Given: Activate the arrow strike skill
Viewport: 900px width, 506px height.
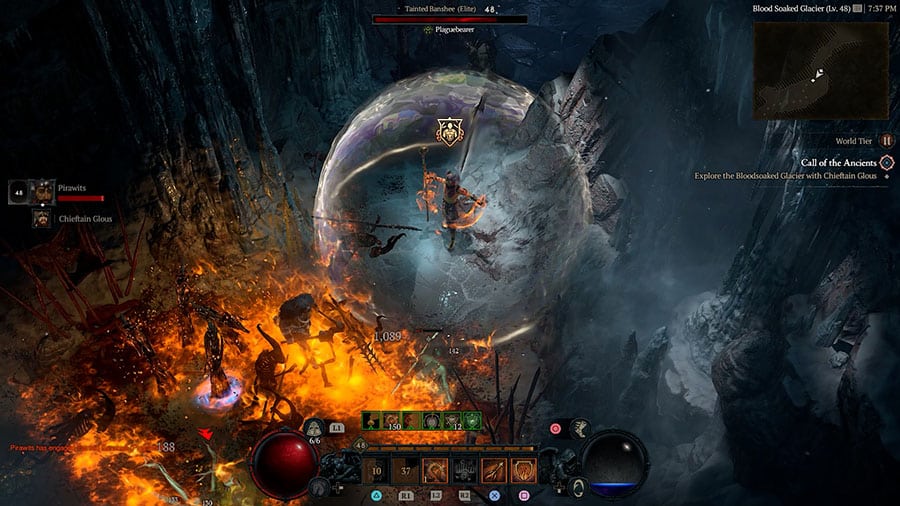Looking at the screenshot, I should (x=494, y=470).
